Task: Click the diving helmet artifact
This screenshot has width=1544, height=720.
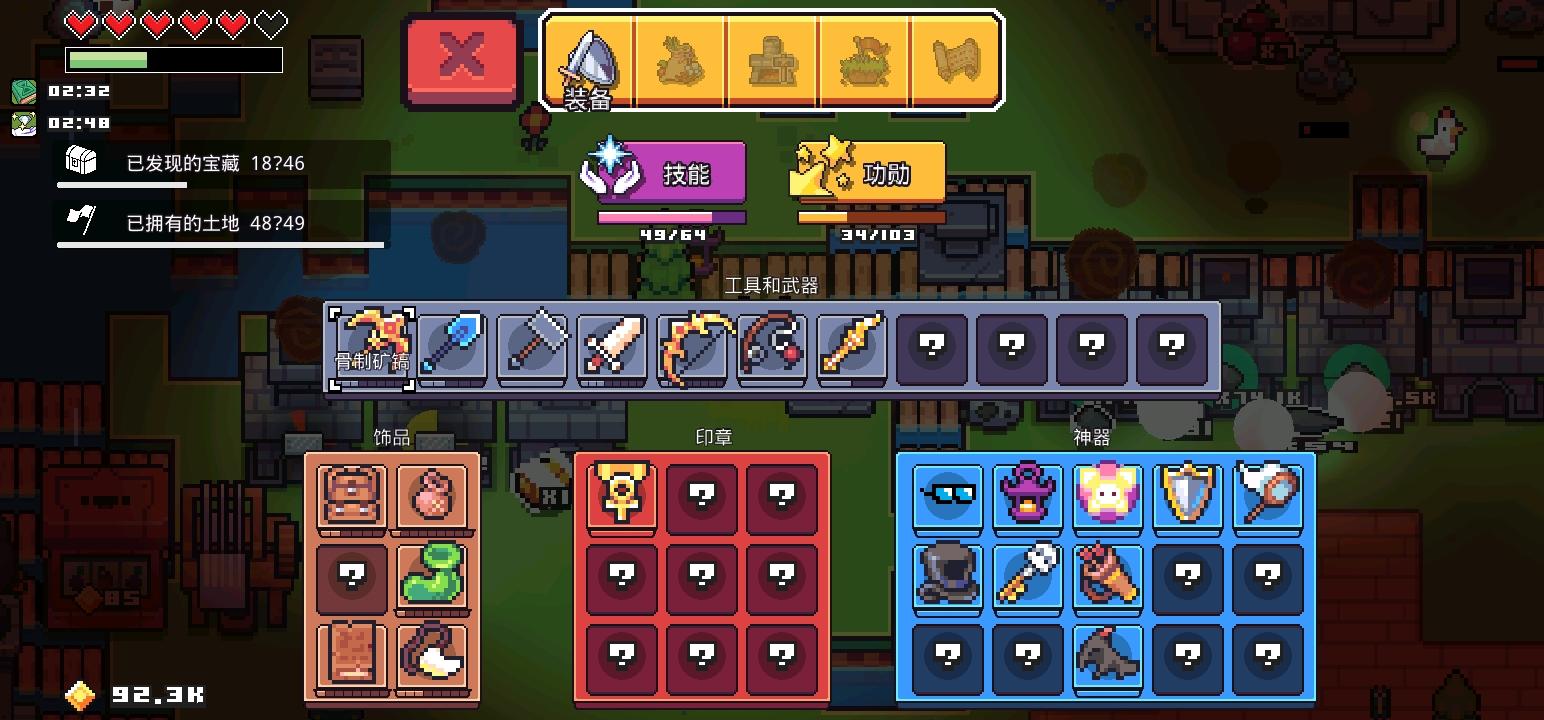Action: tap(948, 575)
